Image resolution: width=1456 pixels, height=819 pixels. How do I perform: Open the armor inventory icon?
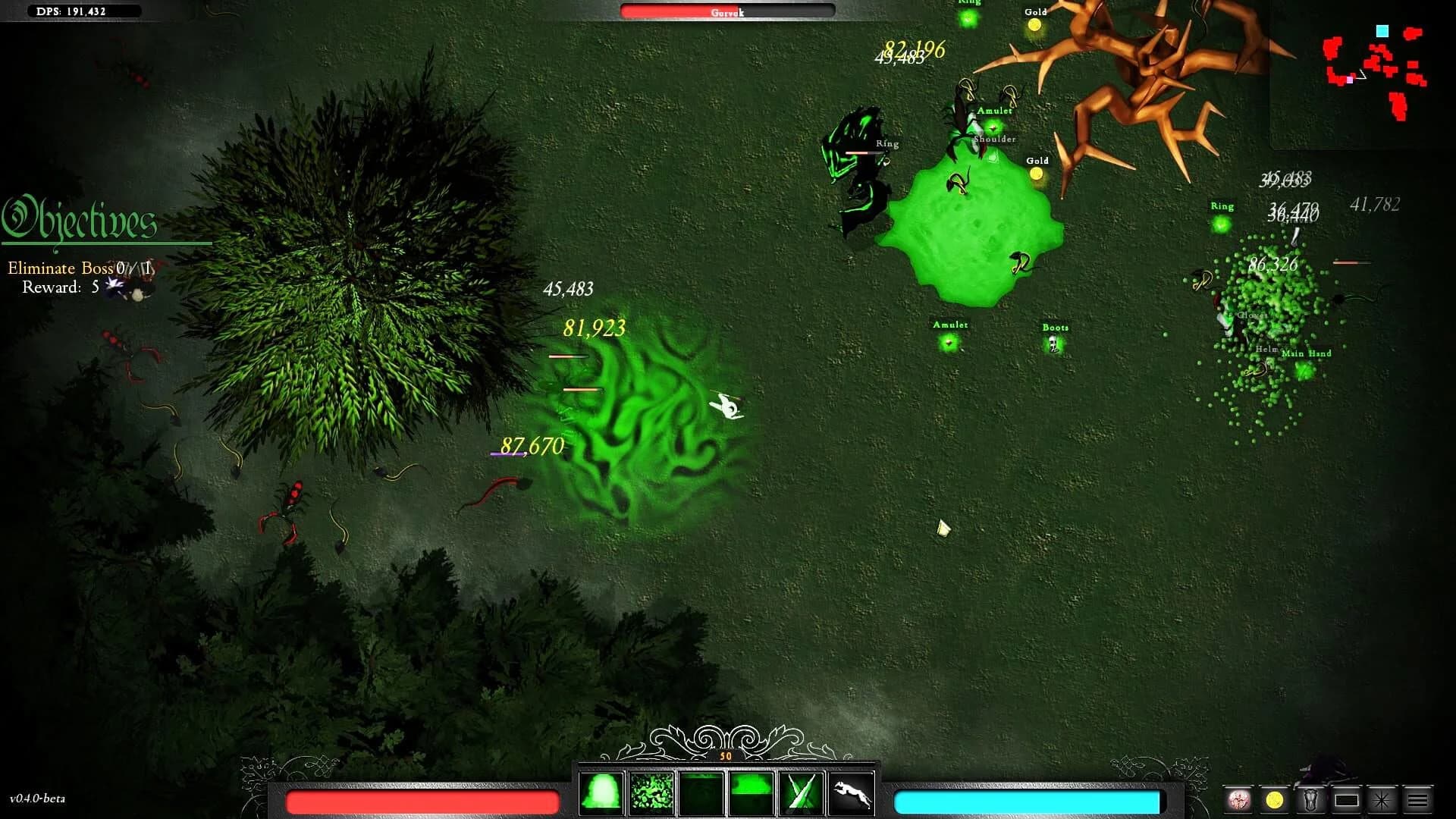1311,799
